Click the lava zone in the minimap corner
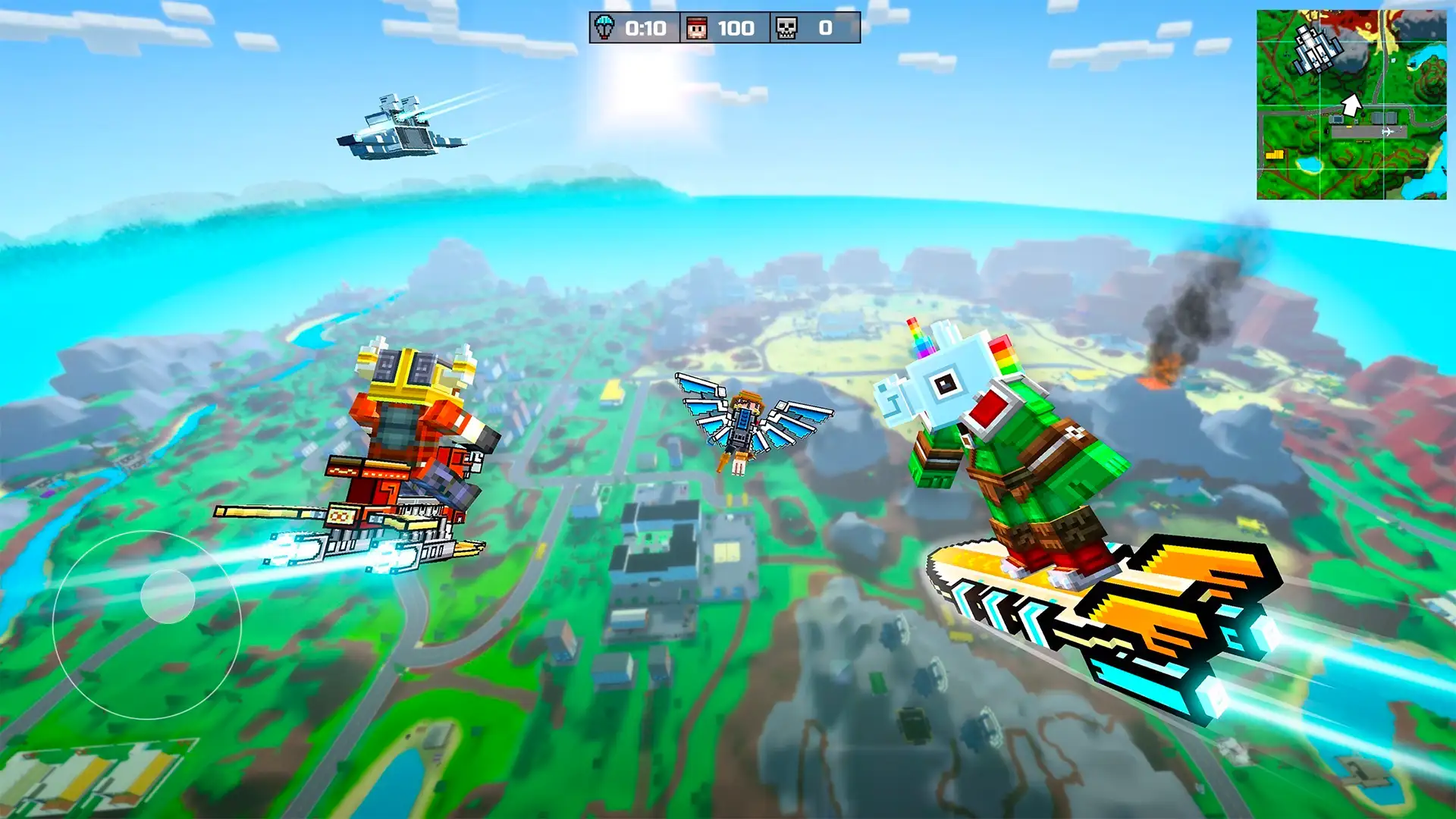The image size is (1456, 819). (x=1354, y=19)
